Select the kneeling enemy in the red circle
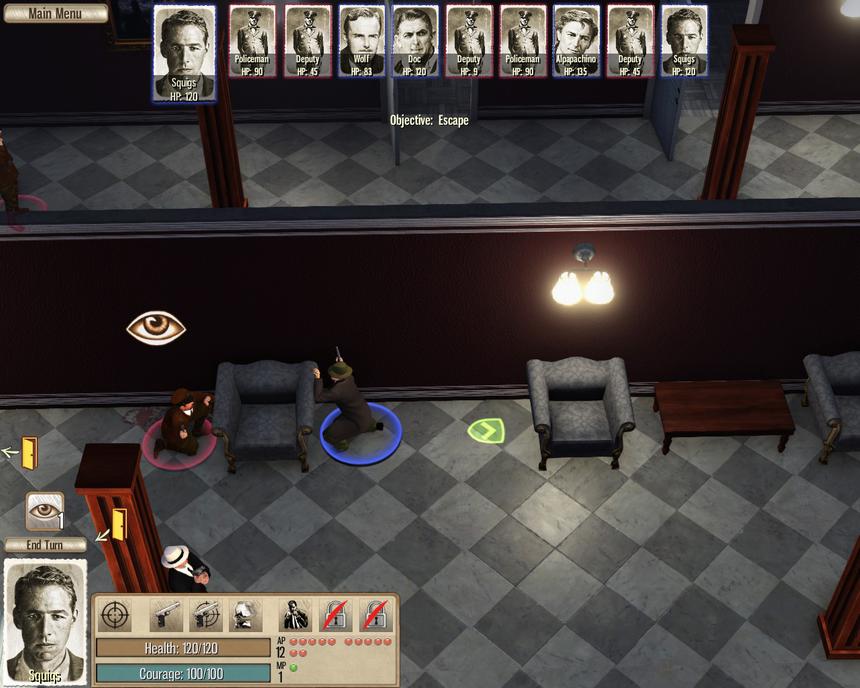Viewport: 860px width, 688px height. click(x=180, y=422)
